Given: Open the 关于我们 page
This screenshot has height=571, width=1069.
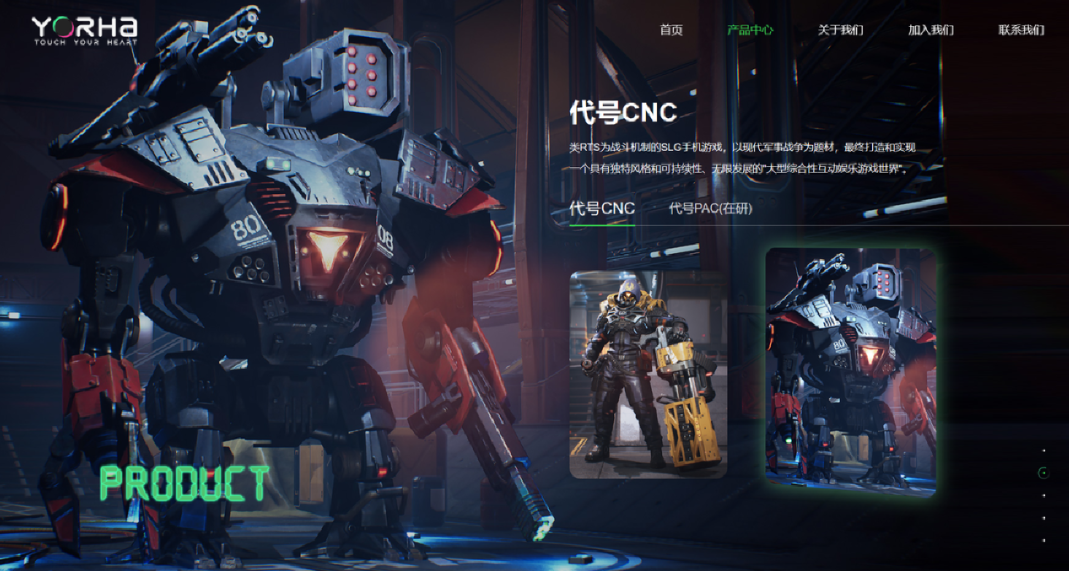Looking at the screenshot, I should tap(840, 30).
